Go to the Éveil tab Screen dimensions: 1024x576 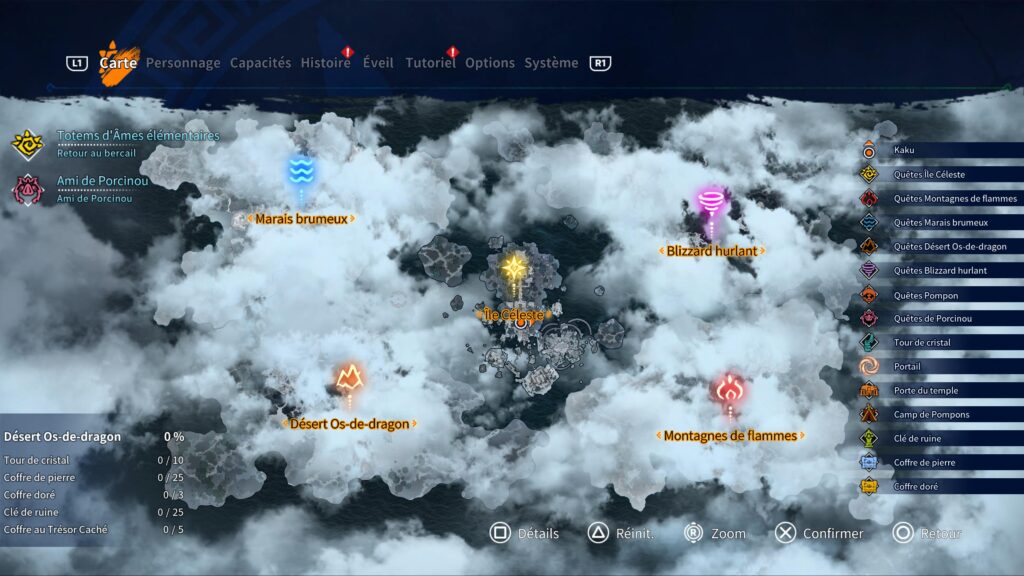(378, 63)
